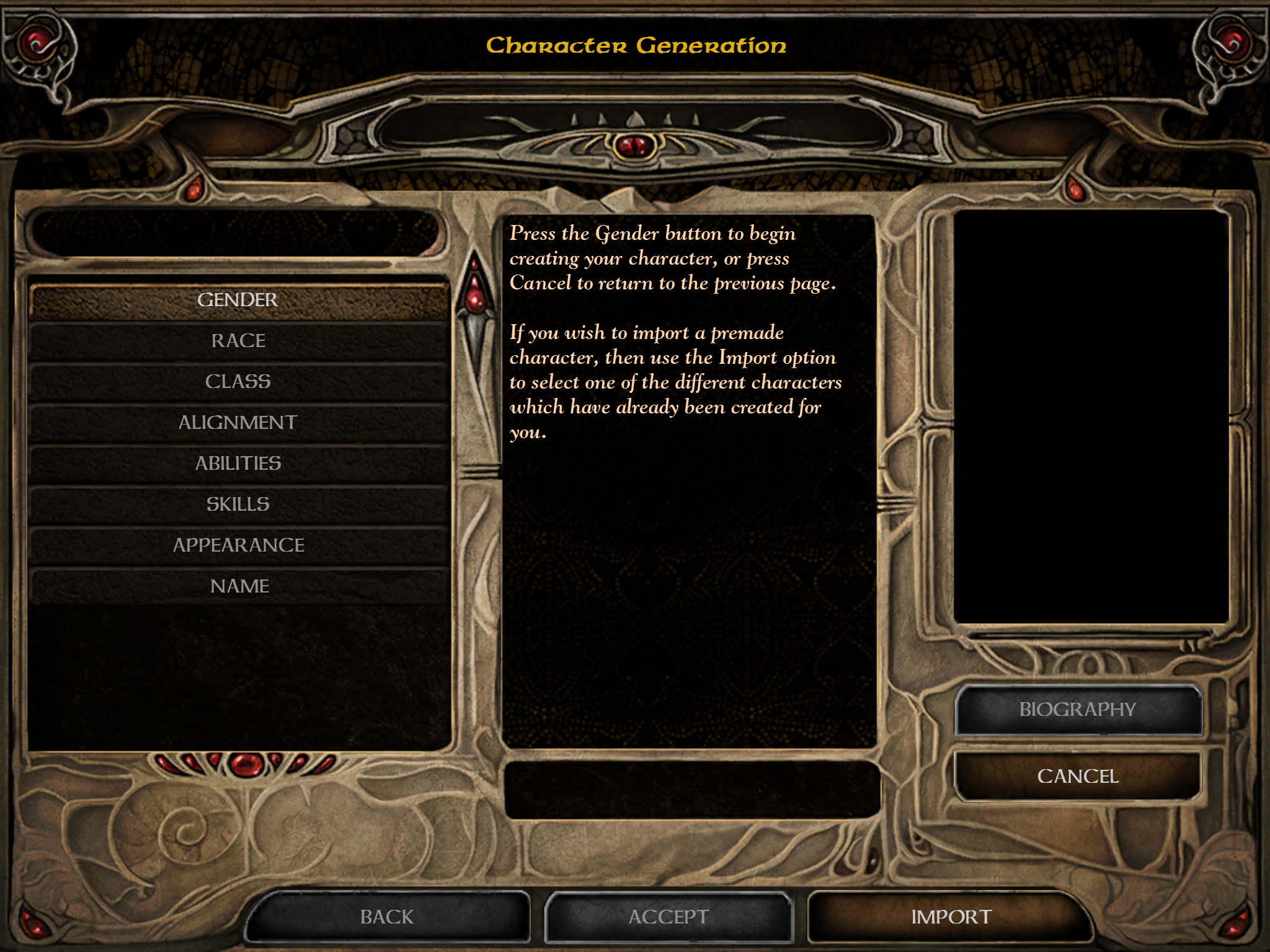
Task: Open the Biography button
Action: 1078,710
